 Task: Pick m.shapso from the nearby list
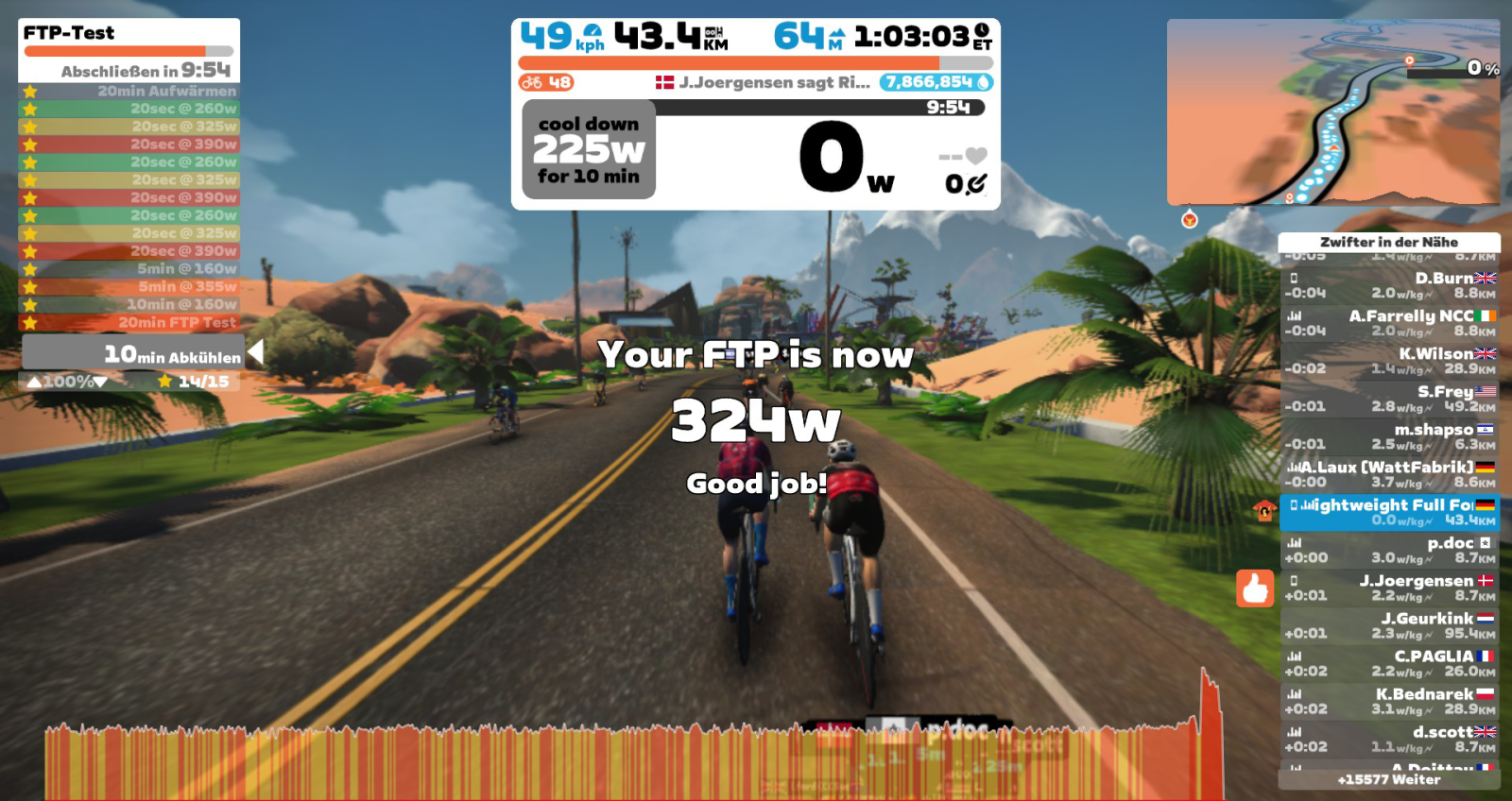tap(1388, 436)
